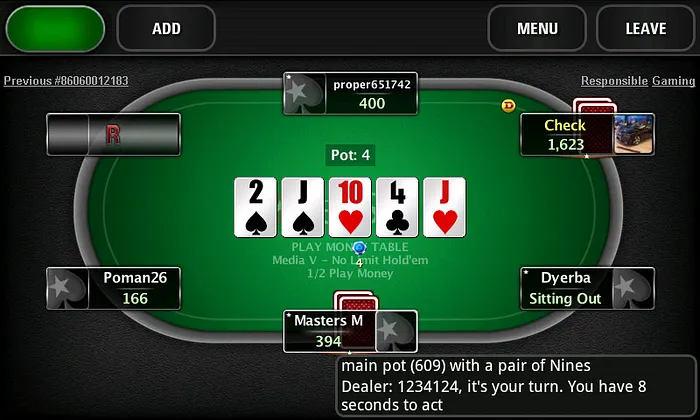Click the ADD chips button
The image size is (700, 420).
click(x=166, y=28)
